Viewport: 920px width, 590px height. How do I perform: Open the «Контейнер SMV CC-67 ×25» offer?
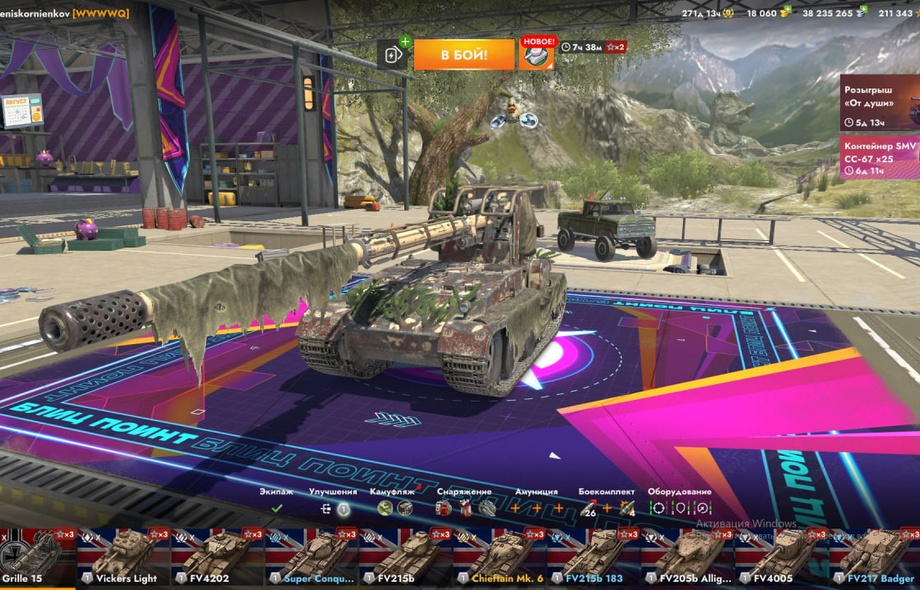(x=878, y=157)
